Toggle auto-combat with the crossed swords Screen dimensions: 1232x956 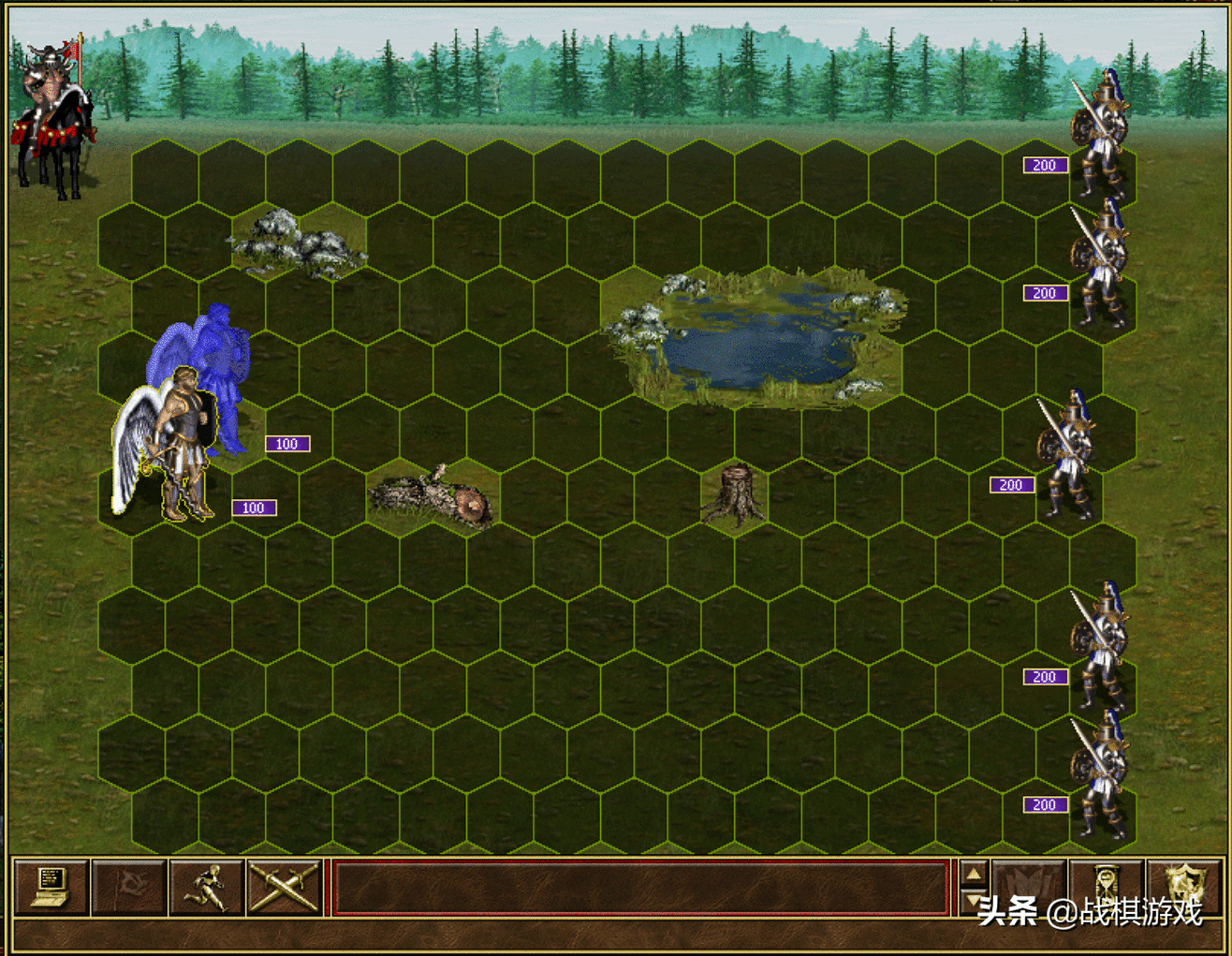(x=285, y=887)
